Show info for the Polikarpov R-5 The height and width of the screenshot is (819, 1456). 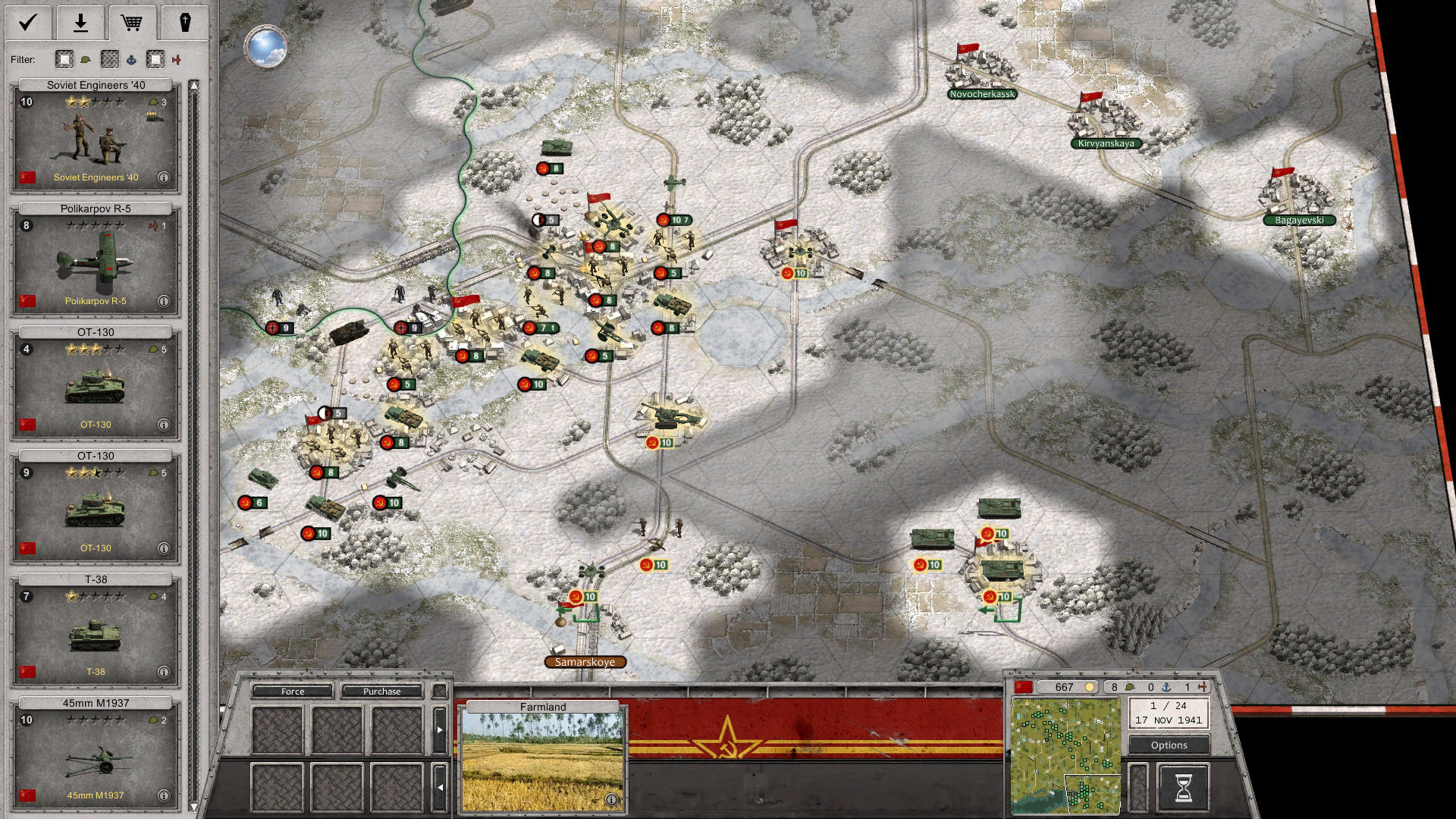(x=163, y=301)
